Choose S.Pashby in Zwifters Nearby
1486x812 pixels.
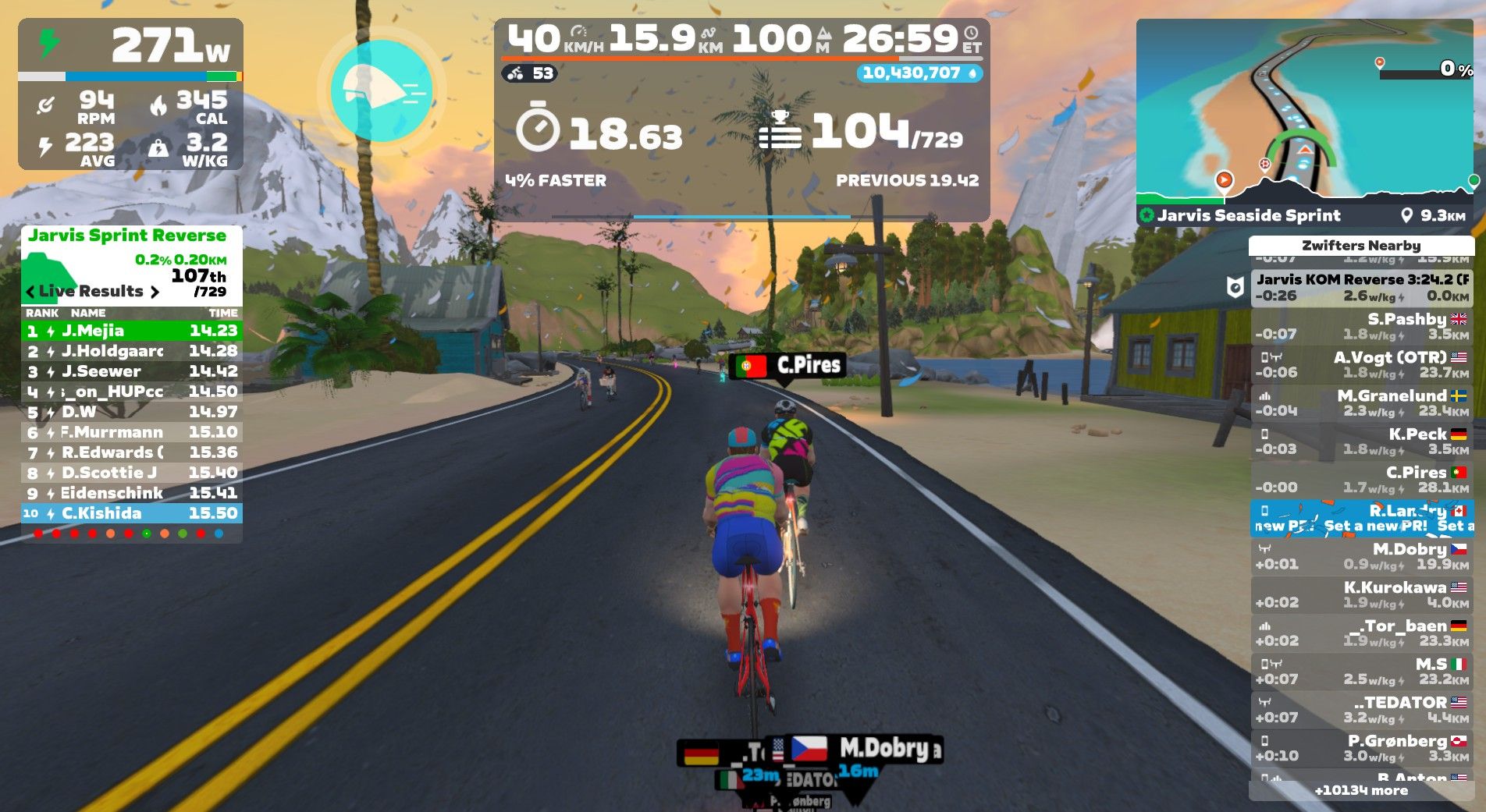[x=1361, y=326]
